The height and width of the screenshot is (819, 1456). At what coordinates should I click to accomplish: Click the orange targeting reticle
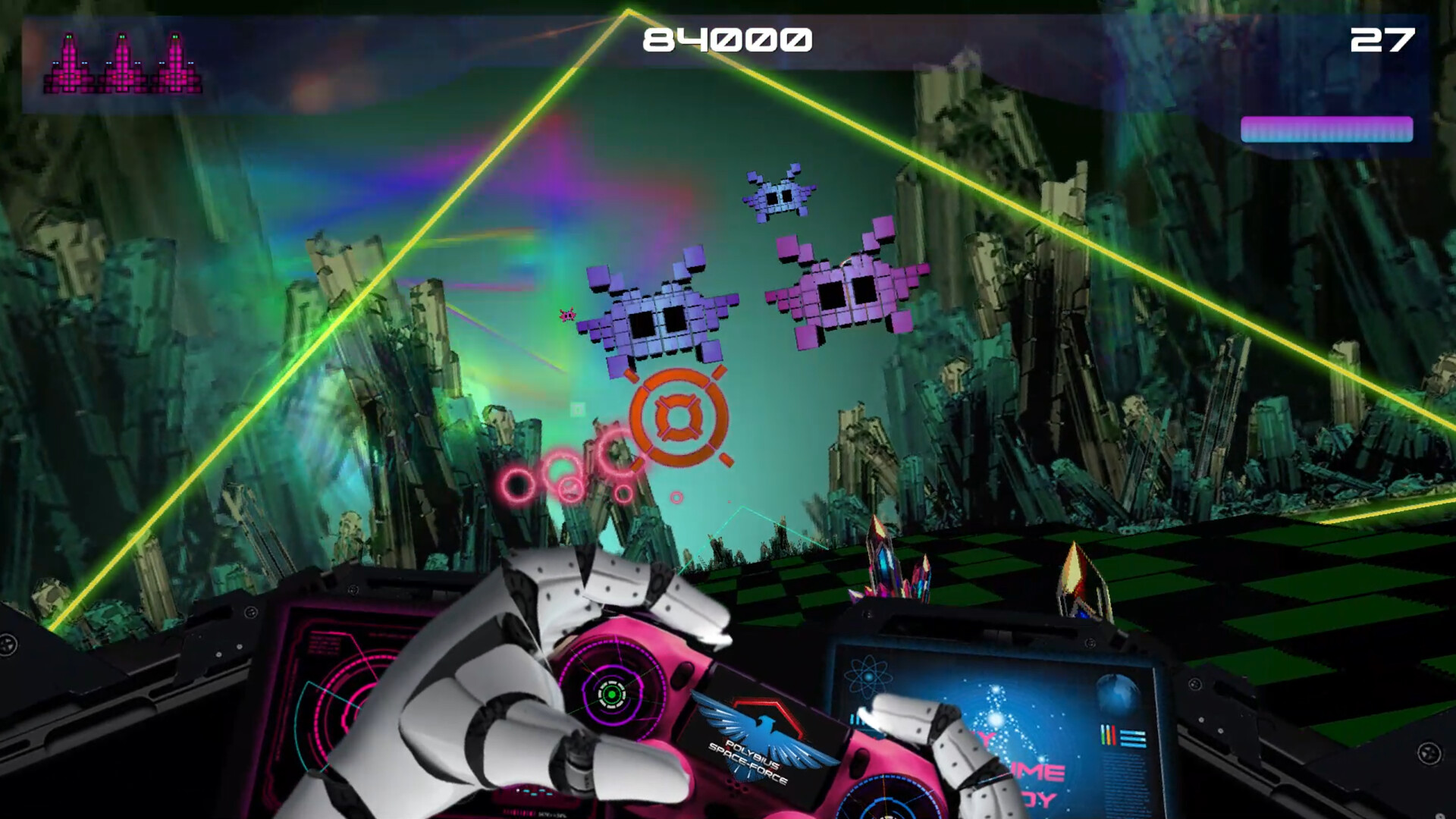679,417
